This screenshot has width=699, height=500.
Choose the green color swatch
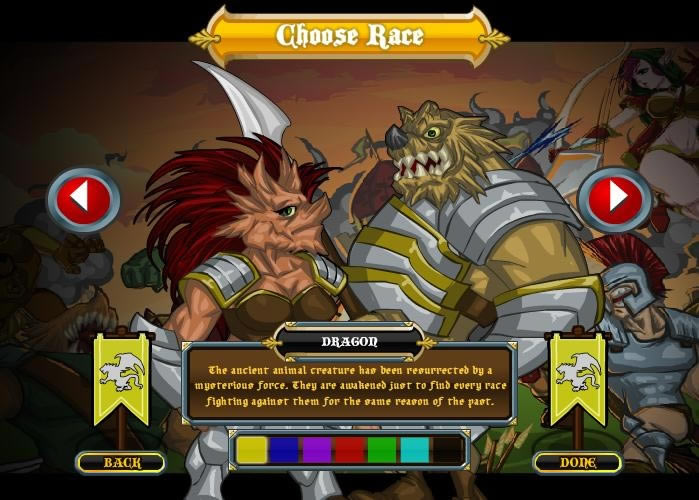pos(382,450)
